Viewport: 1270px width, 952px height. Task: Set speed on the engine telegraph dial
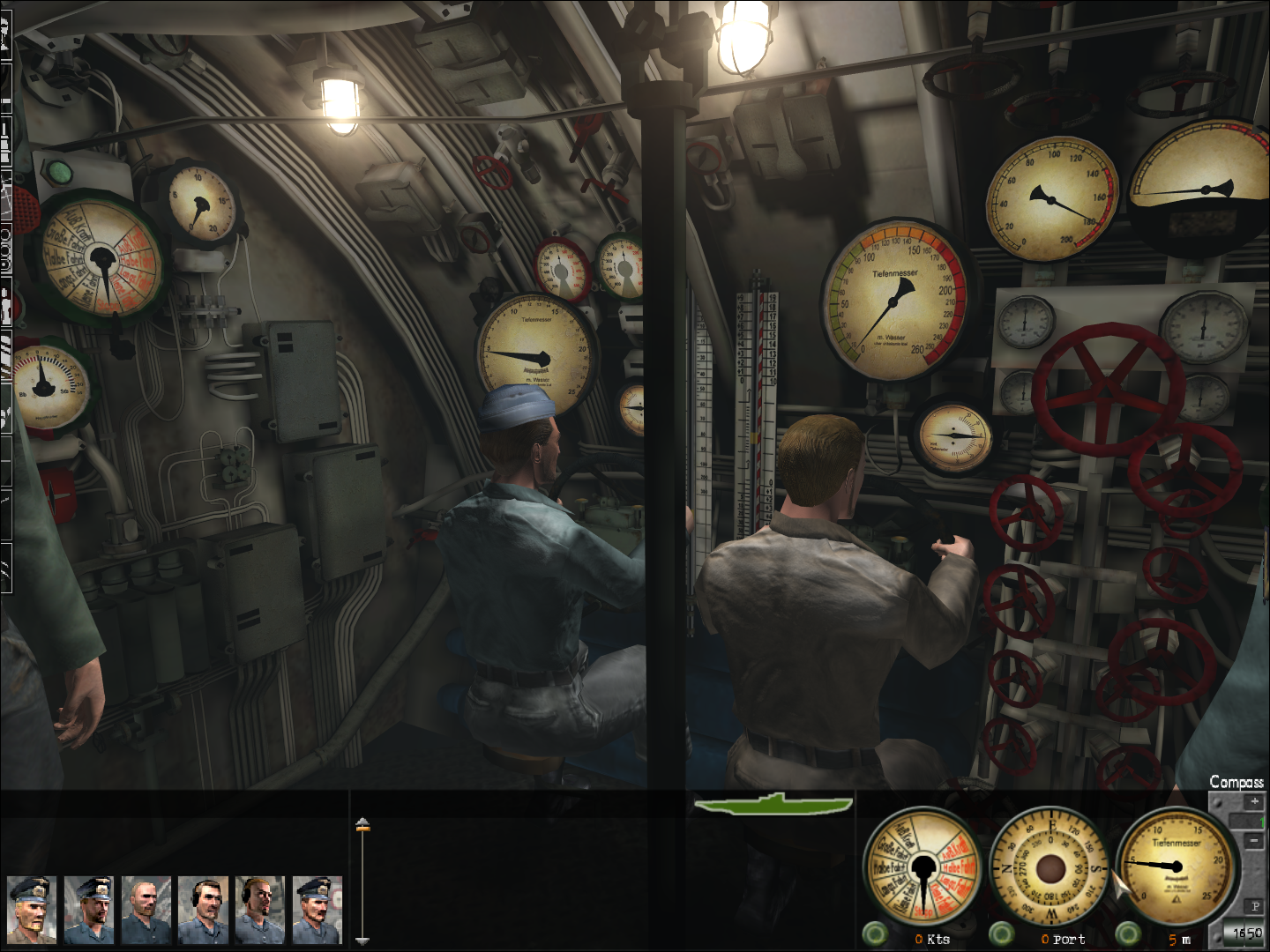coord(923,868)
